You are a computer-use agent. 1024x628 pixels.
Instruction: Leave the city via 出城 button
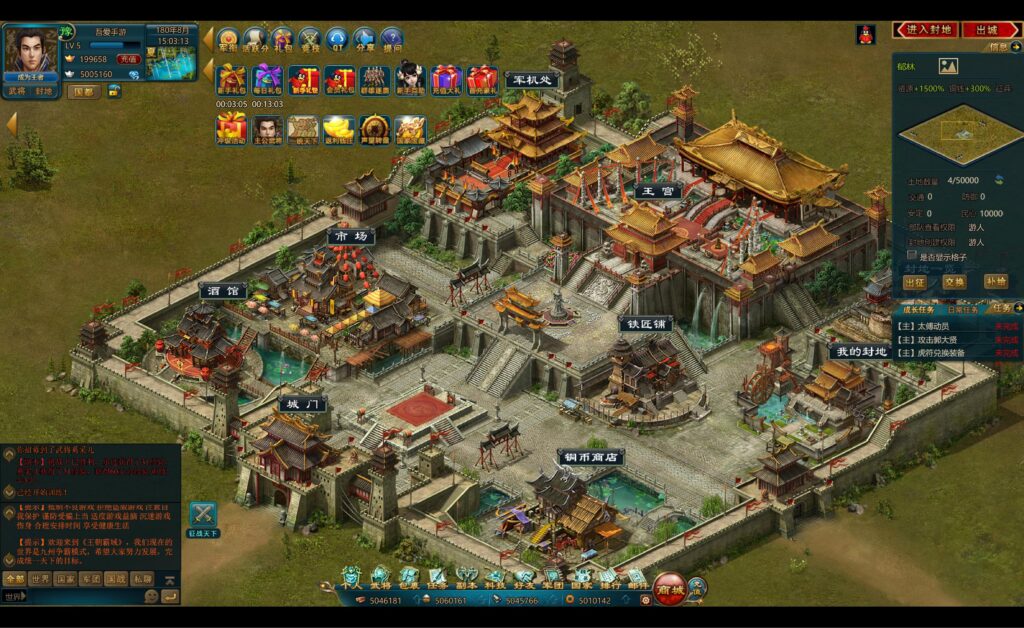[x=990, y=30]
